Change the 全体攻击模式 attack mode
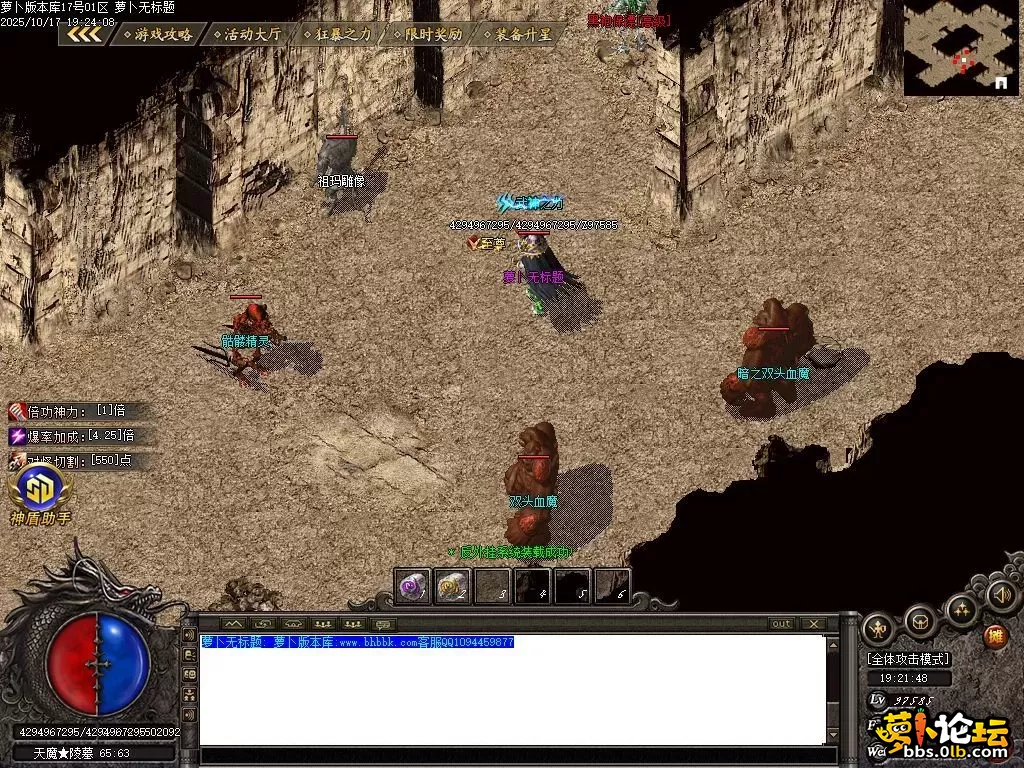Viewport: 1024px width, 768px height. tap(909, 659)
